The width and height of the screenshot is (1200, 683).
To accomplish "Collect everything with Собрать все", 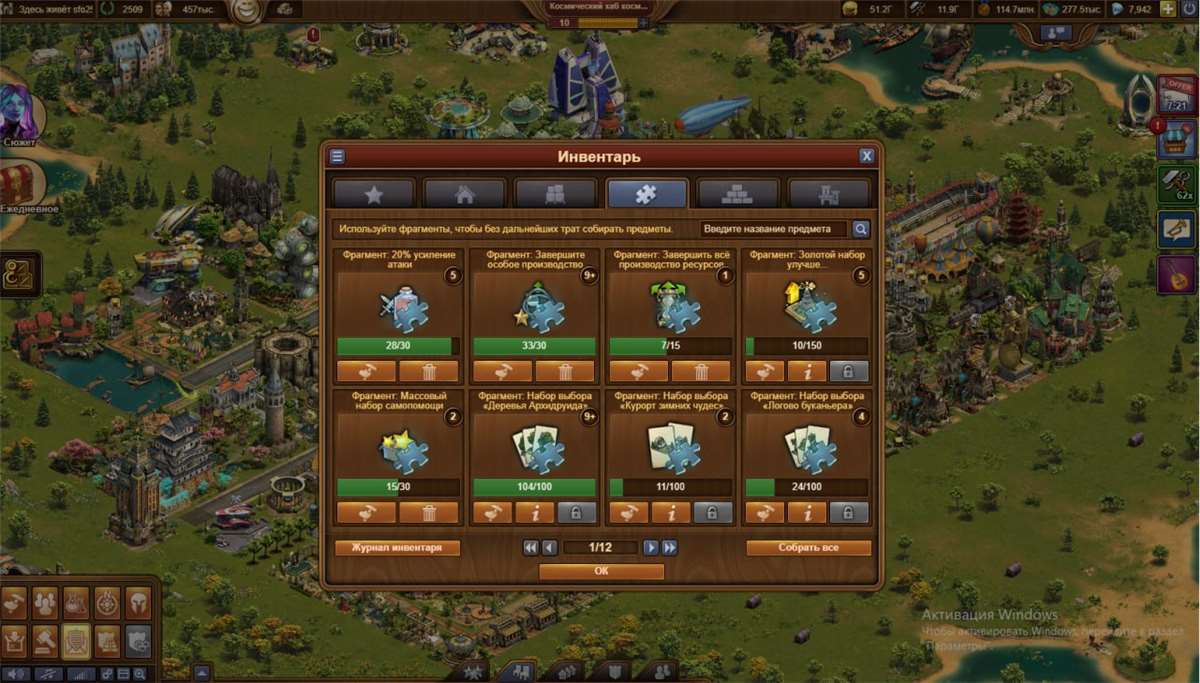I will click(x=808, y=548).
